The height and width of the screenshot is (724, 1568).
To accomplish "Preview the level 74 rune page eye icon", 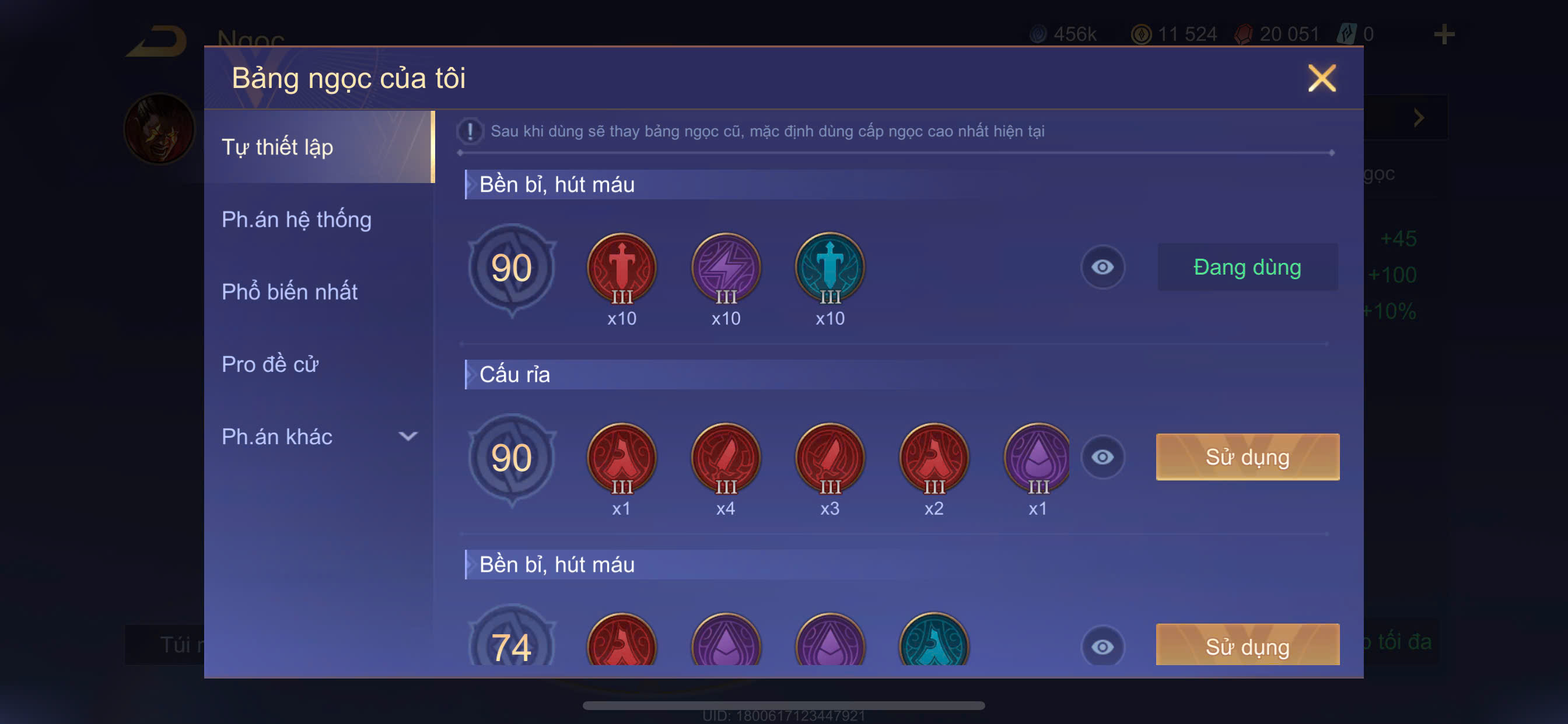I will 1102,646.
